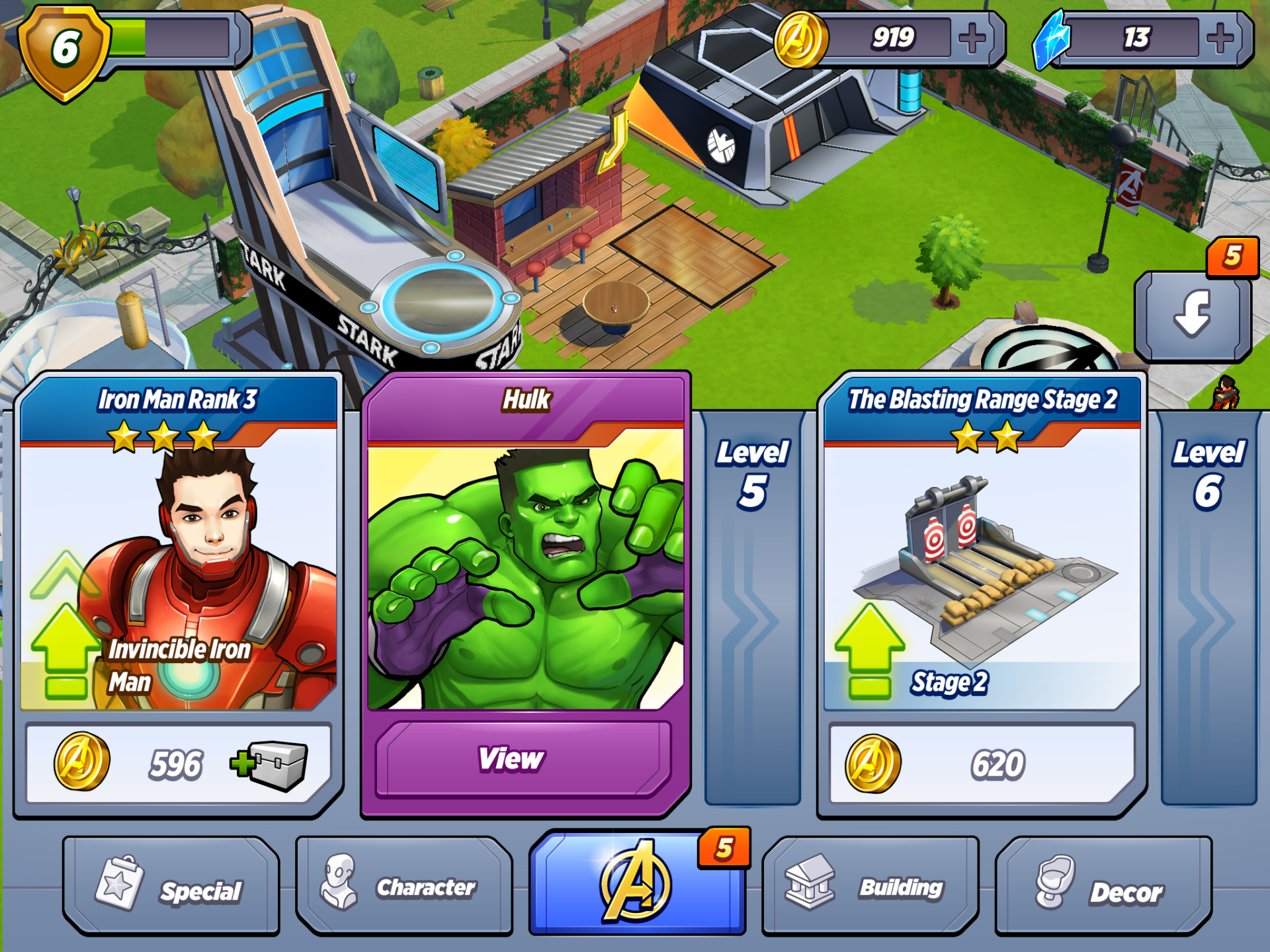Buy Iron Man Rank 3 for 596 coins
1270x952 pixels.
[x=178, y=764]
